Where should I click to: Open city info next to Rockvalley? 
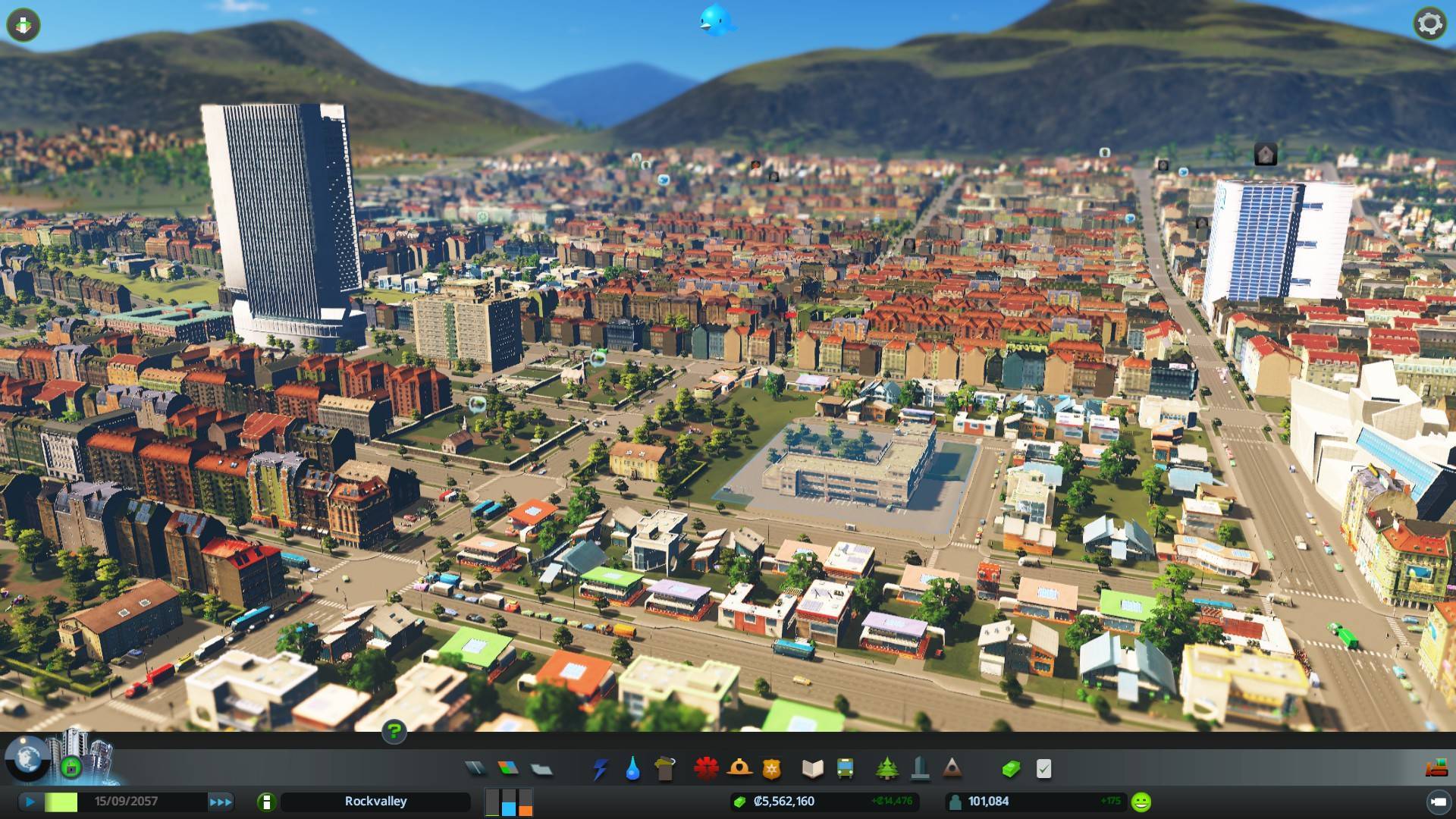click(266, 802)
